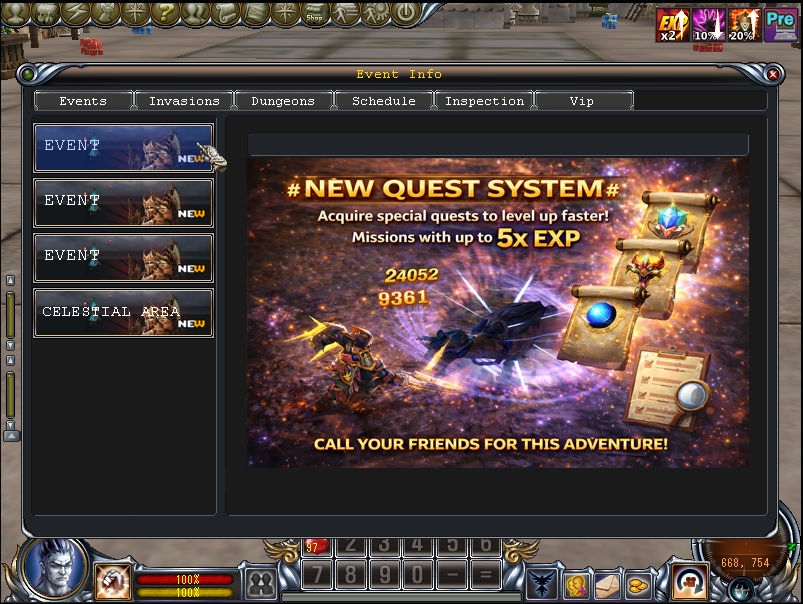
Task: Open the envelope mail icon
Action: 608,583
